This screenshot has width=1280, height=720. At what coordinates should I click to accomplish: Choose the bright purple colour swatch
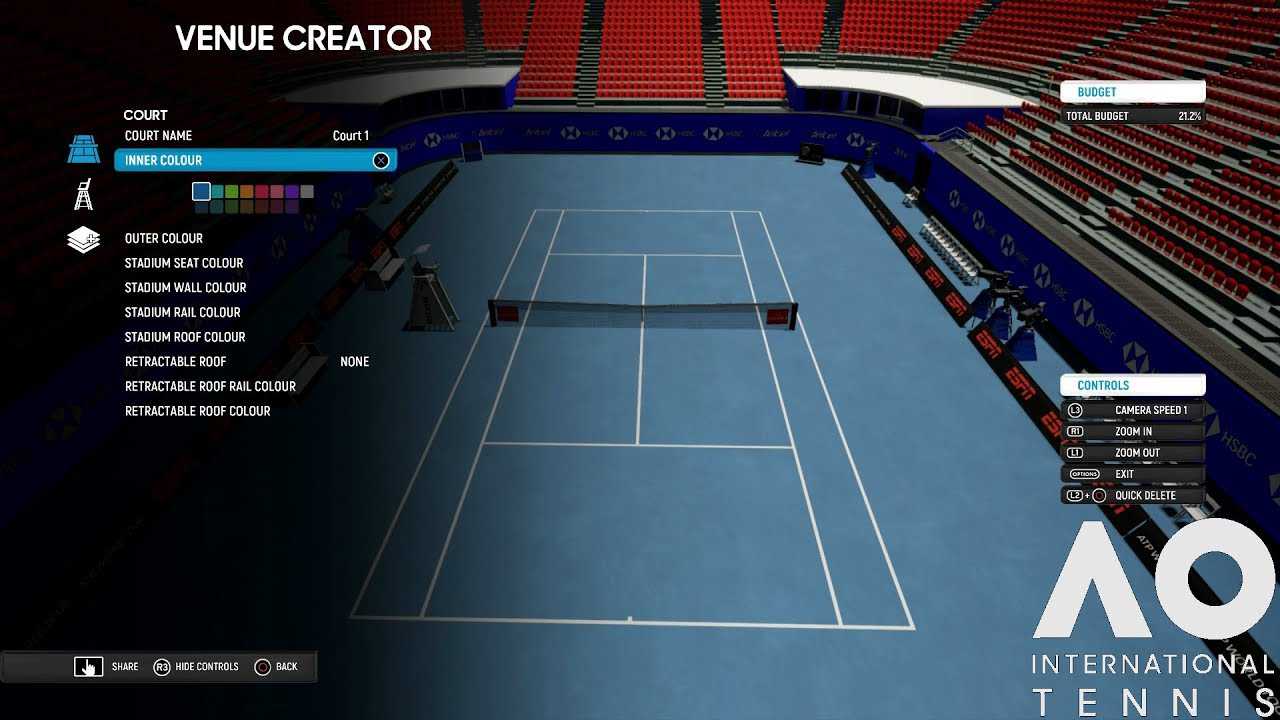(x=292, y=191)
